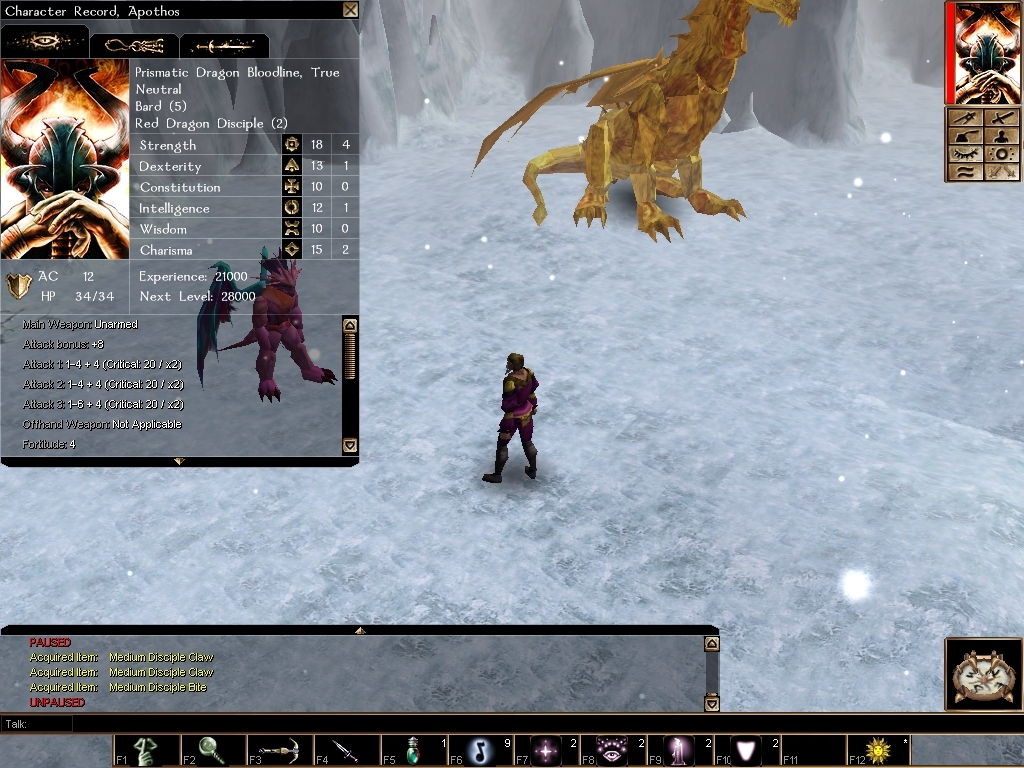The width and height of the screenshot is (1024, 768).
Task: Click the Talk chat input field
Action: pyautogui.click(x=400, y=724)
